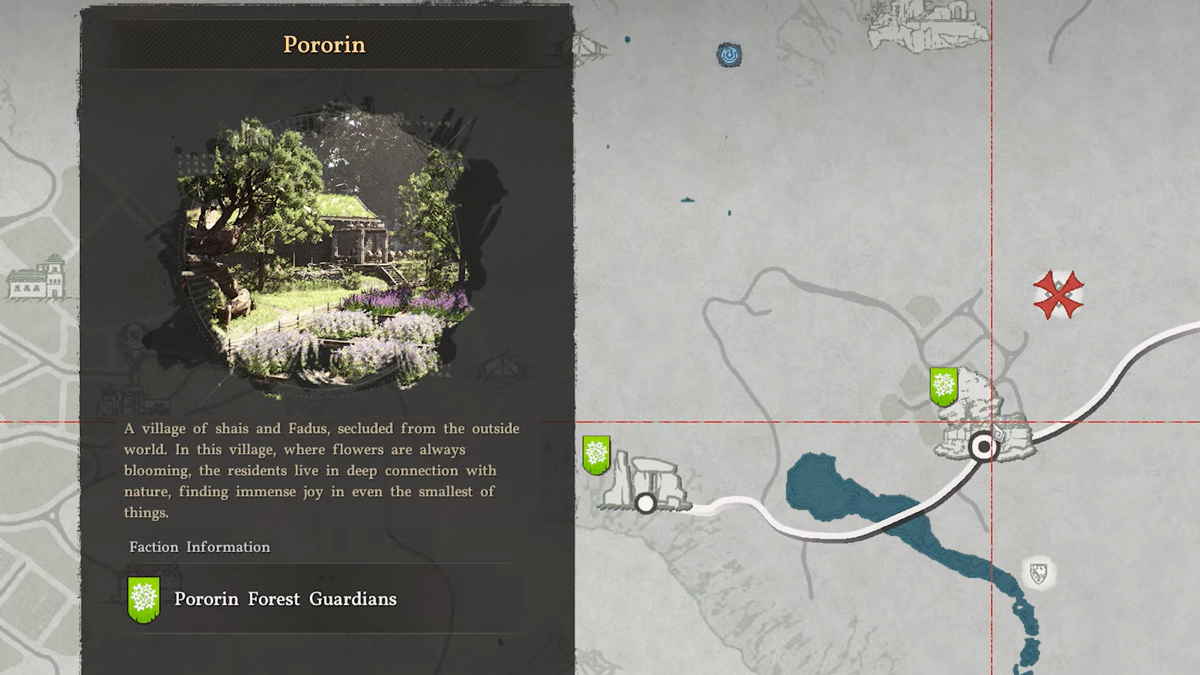Choose the route node at the stone dolmen
The image size is (1200, 675).
(646, 503)
